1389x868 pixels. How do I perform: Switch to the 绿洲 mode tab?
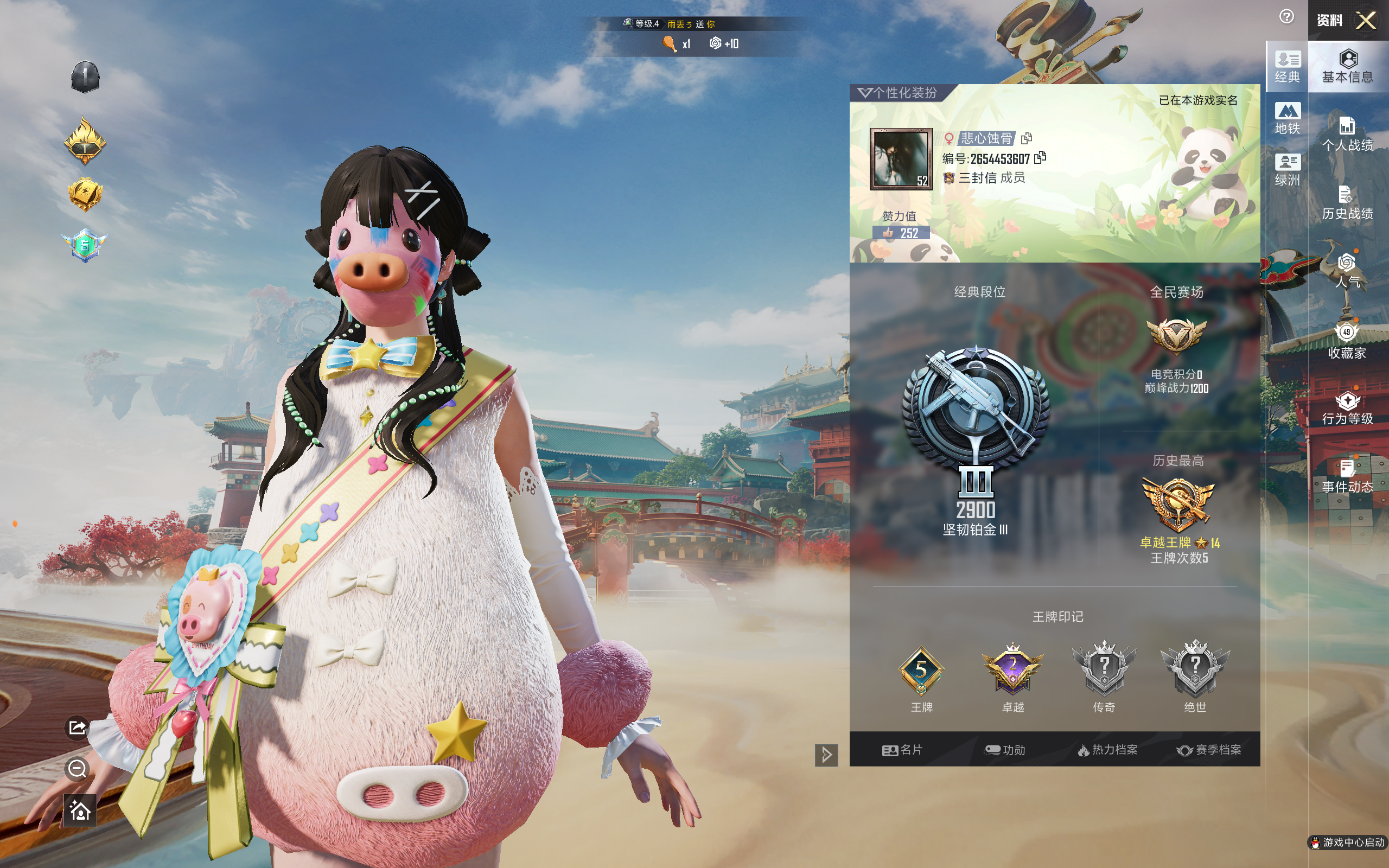click(x=1287, y=170)
